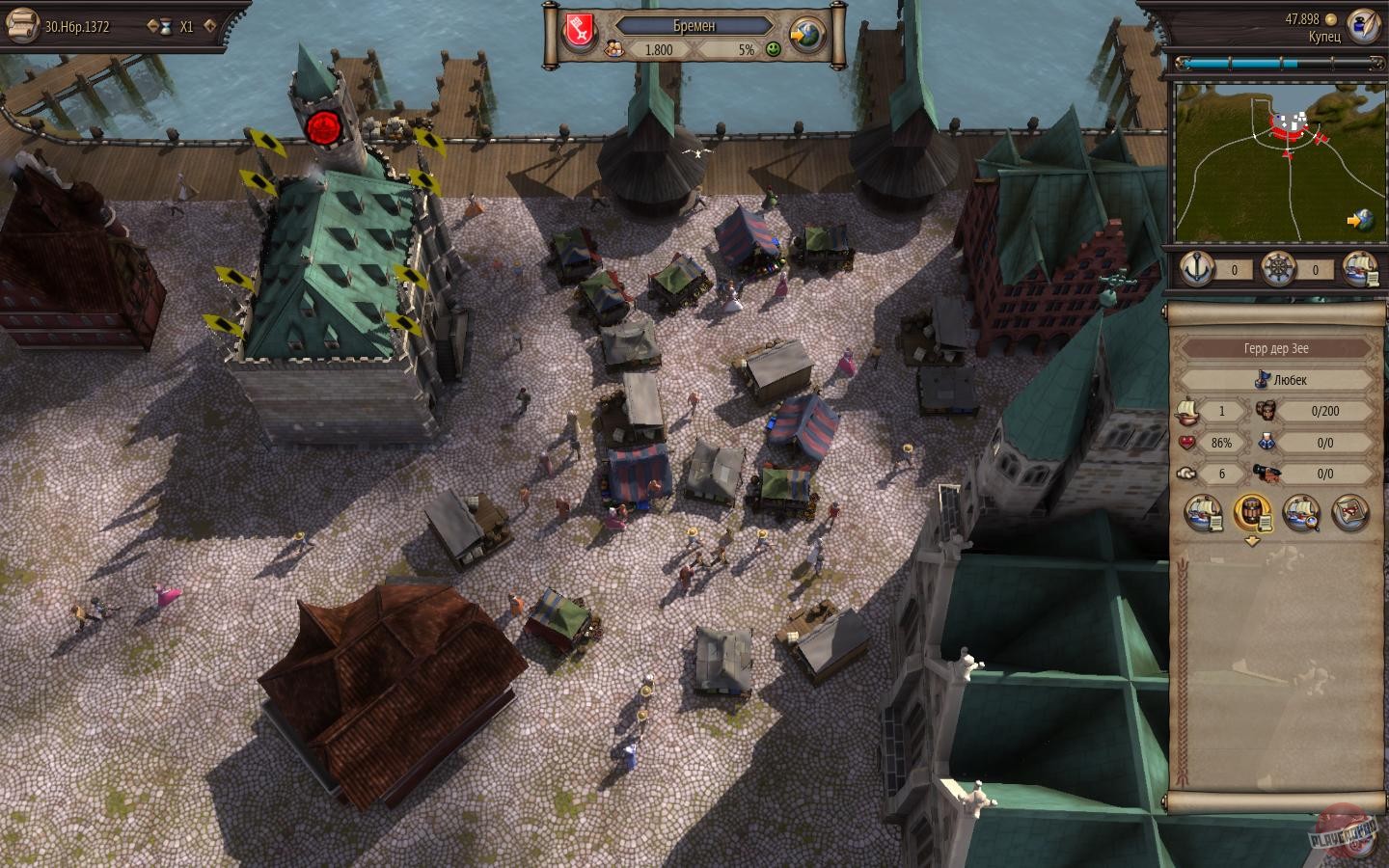Image resolution: width=1389 pixels, height=868 pixels.
Task: Select the Бремен city name banner
Action: 696,27
